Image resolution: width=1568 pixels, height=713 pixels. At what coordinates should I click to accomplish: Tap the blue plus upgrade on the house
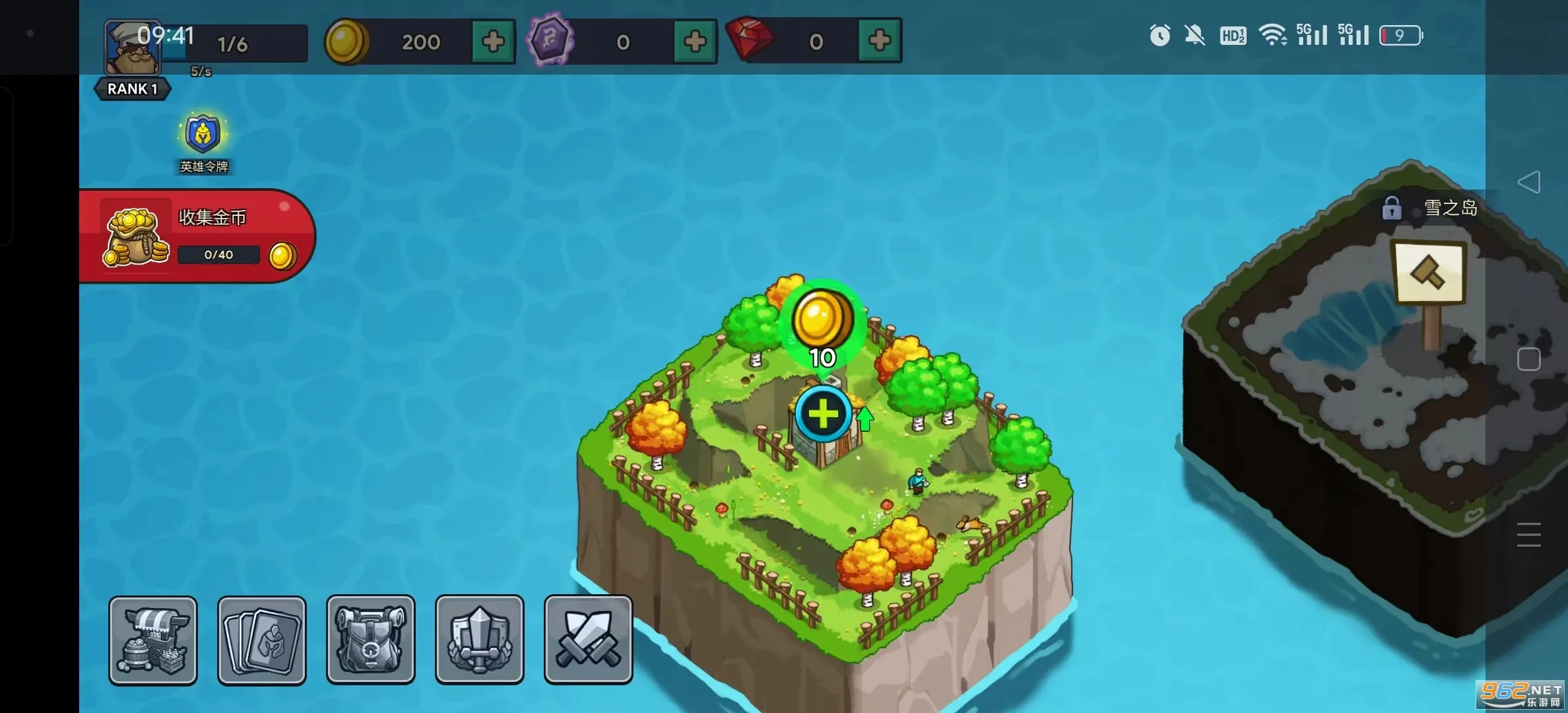[822, 415]
